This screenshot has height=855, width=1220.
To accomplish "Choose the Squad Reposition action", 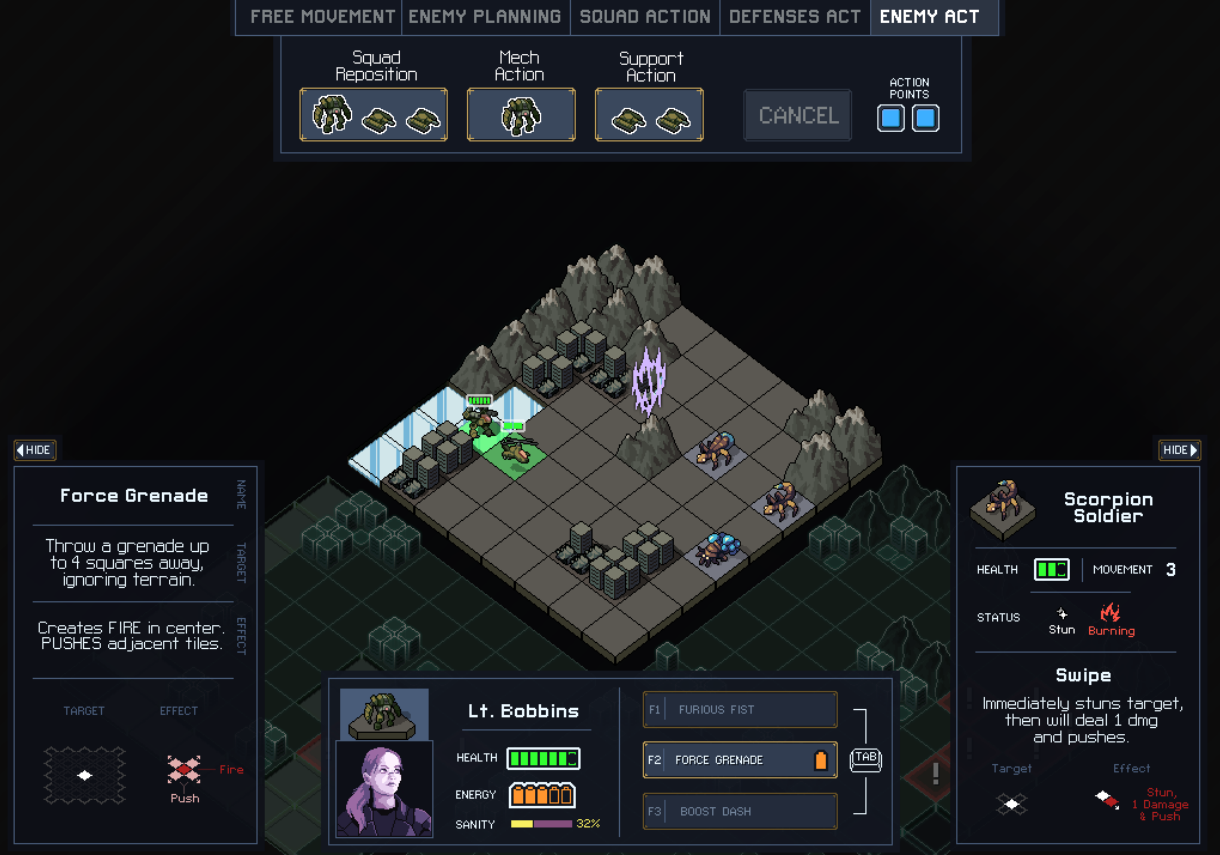I will (374, 114).
